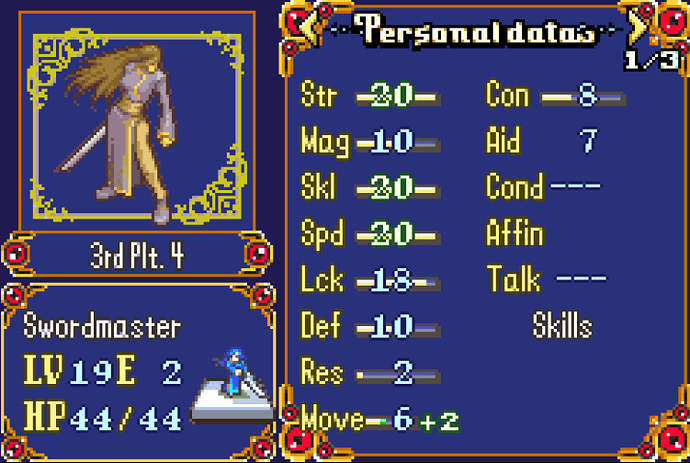Select the Str stat row

click(370, 95)
